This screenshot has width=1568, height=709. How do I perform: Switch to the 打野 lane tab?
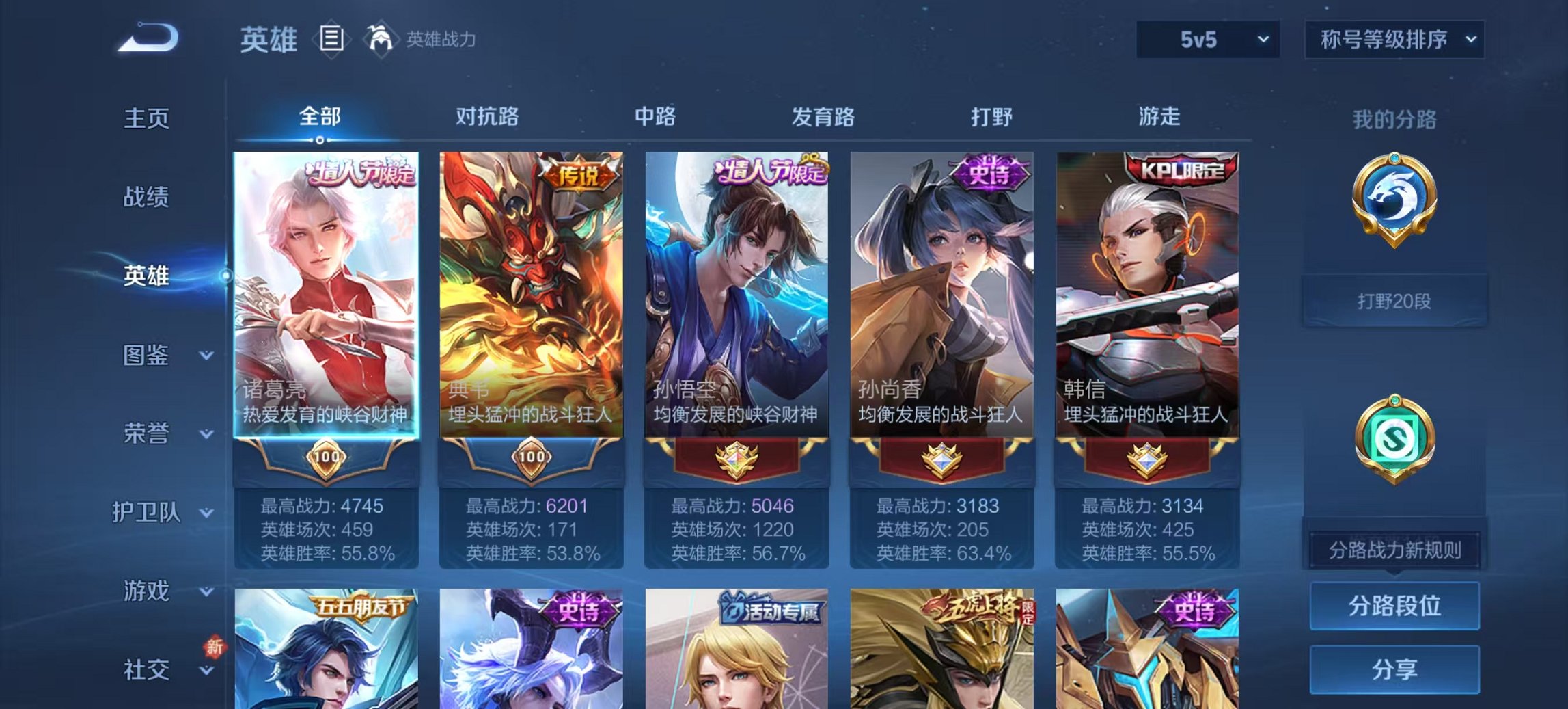[991, 117]
